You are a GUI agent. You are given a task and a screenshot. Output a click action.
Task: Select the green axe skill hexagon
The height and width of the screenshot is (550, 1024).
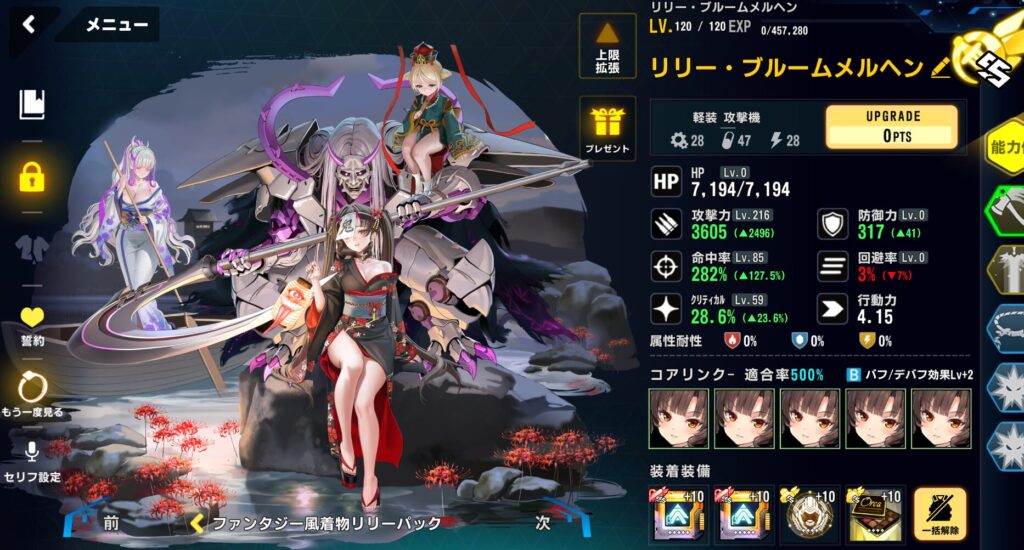tap(1005, 208)
